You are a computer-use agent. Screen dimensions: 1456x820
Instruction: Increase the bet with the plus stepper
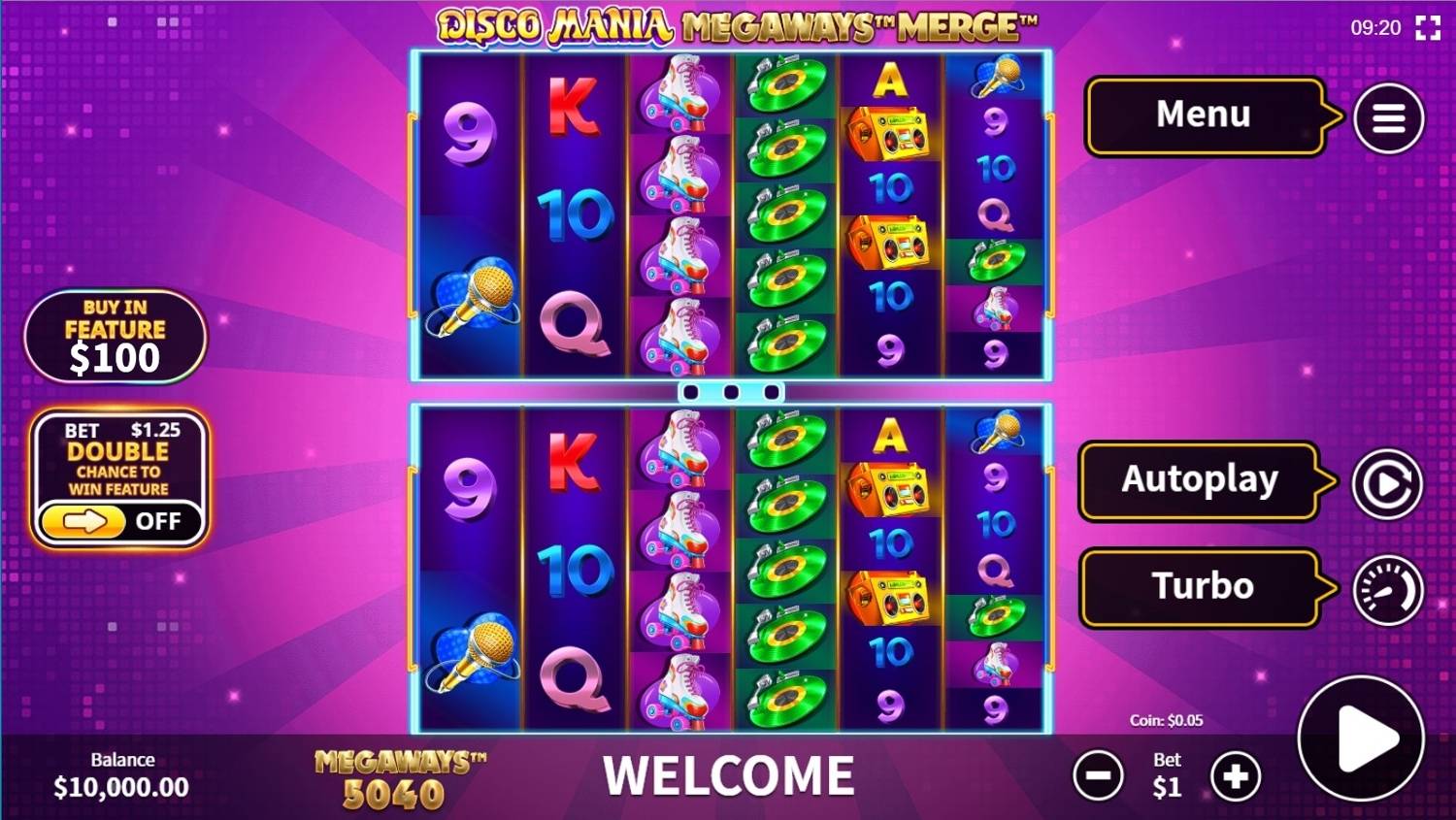click(1234, 775)
